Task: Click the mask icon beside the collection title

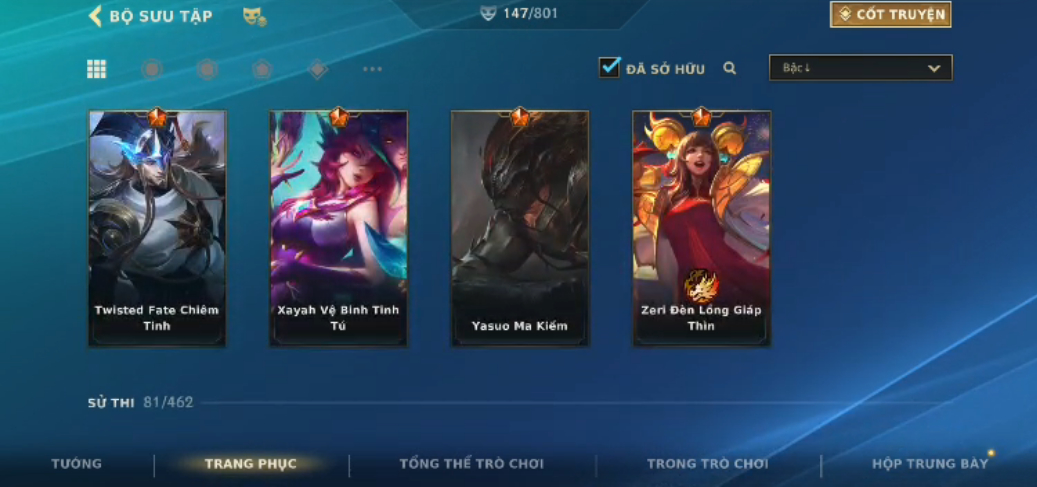Action: pos(254,17)
